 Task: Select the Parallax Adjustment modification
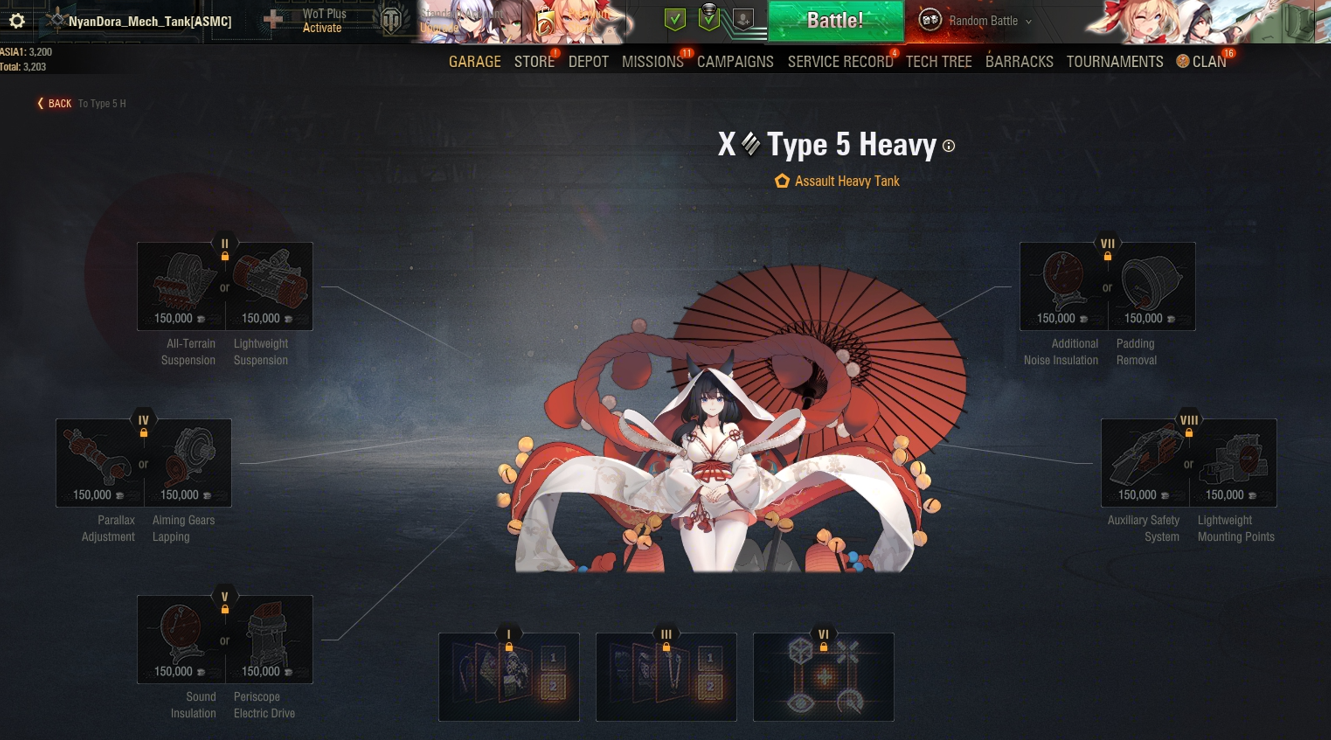pos(99,462)
